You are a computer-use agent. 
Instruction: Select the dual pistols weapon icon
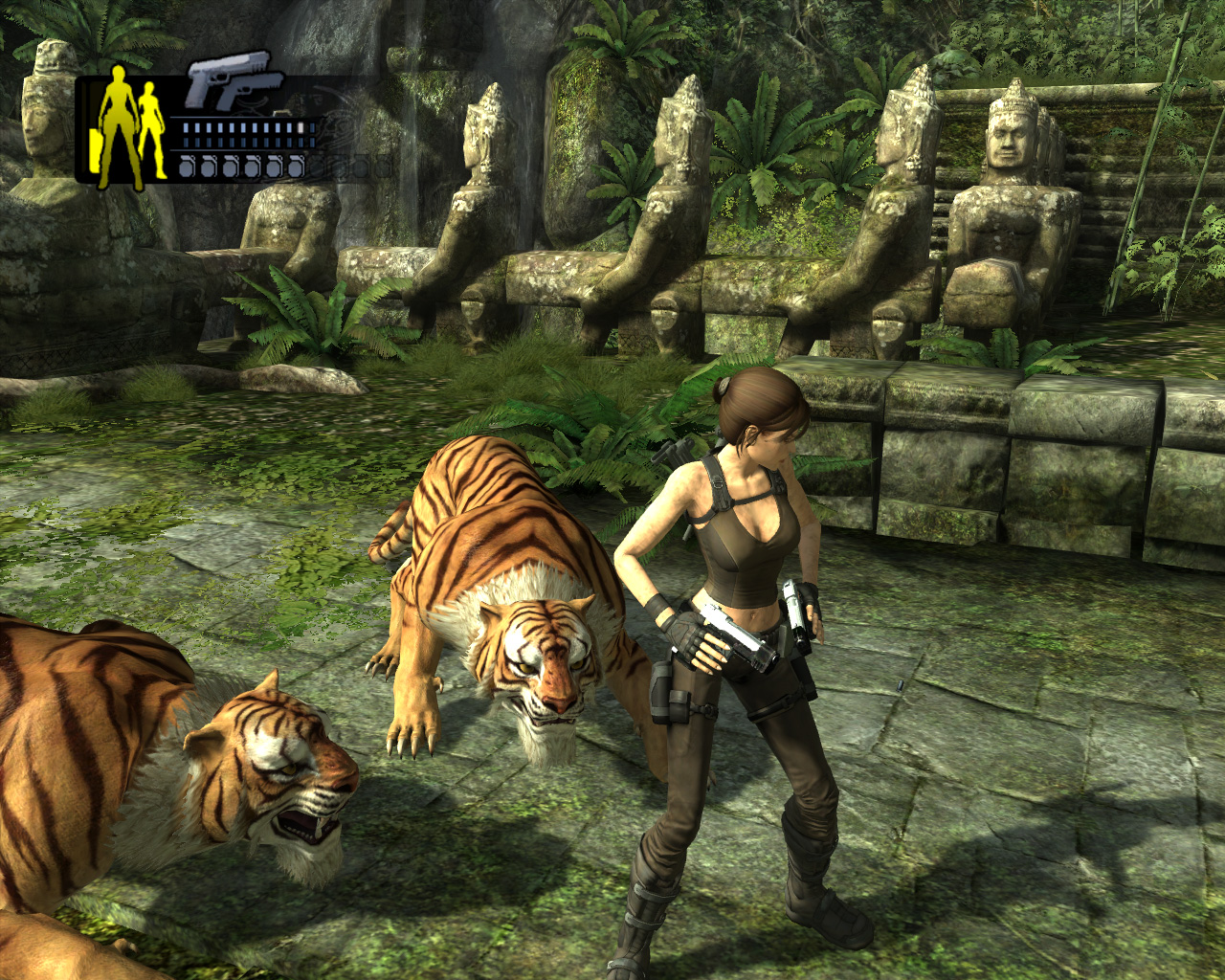[x=233, y=81]
